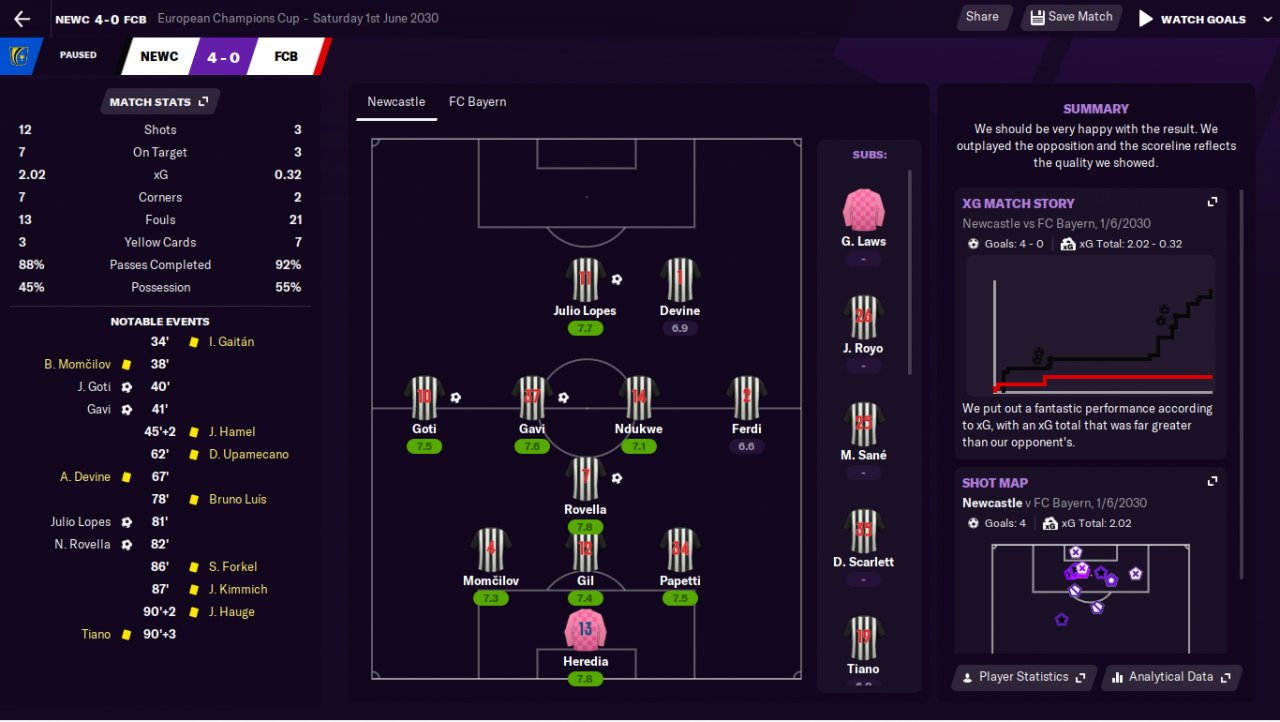Select substitute G. Laws
1280x722 pixels.
pos(863,214)
